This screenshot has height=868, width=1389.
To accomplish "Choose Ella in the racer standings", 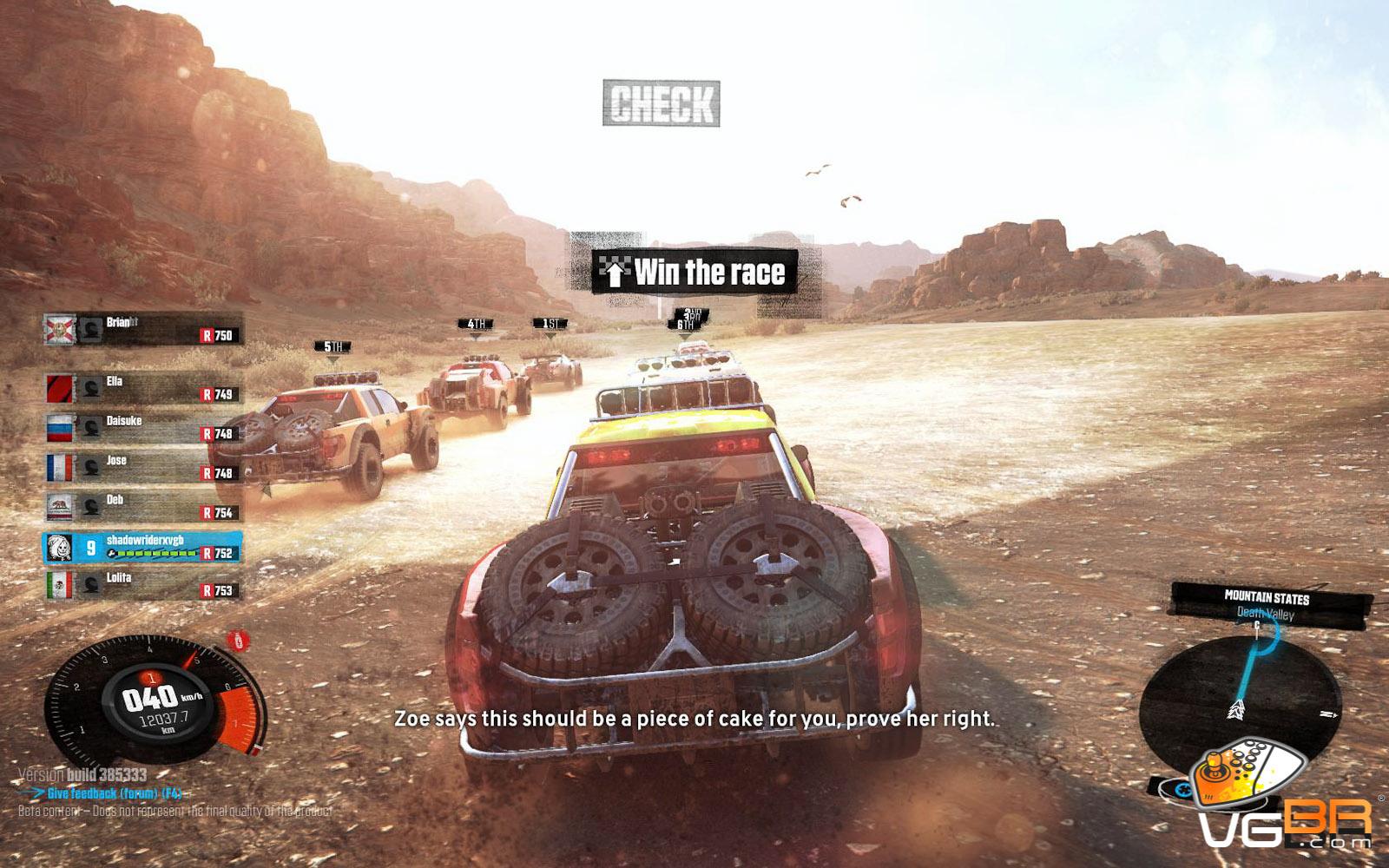I will (143, 388).
